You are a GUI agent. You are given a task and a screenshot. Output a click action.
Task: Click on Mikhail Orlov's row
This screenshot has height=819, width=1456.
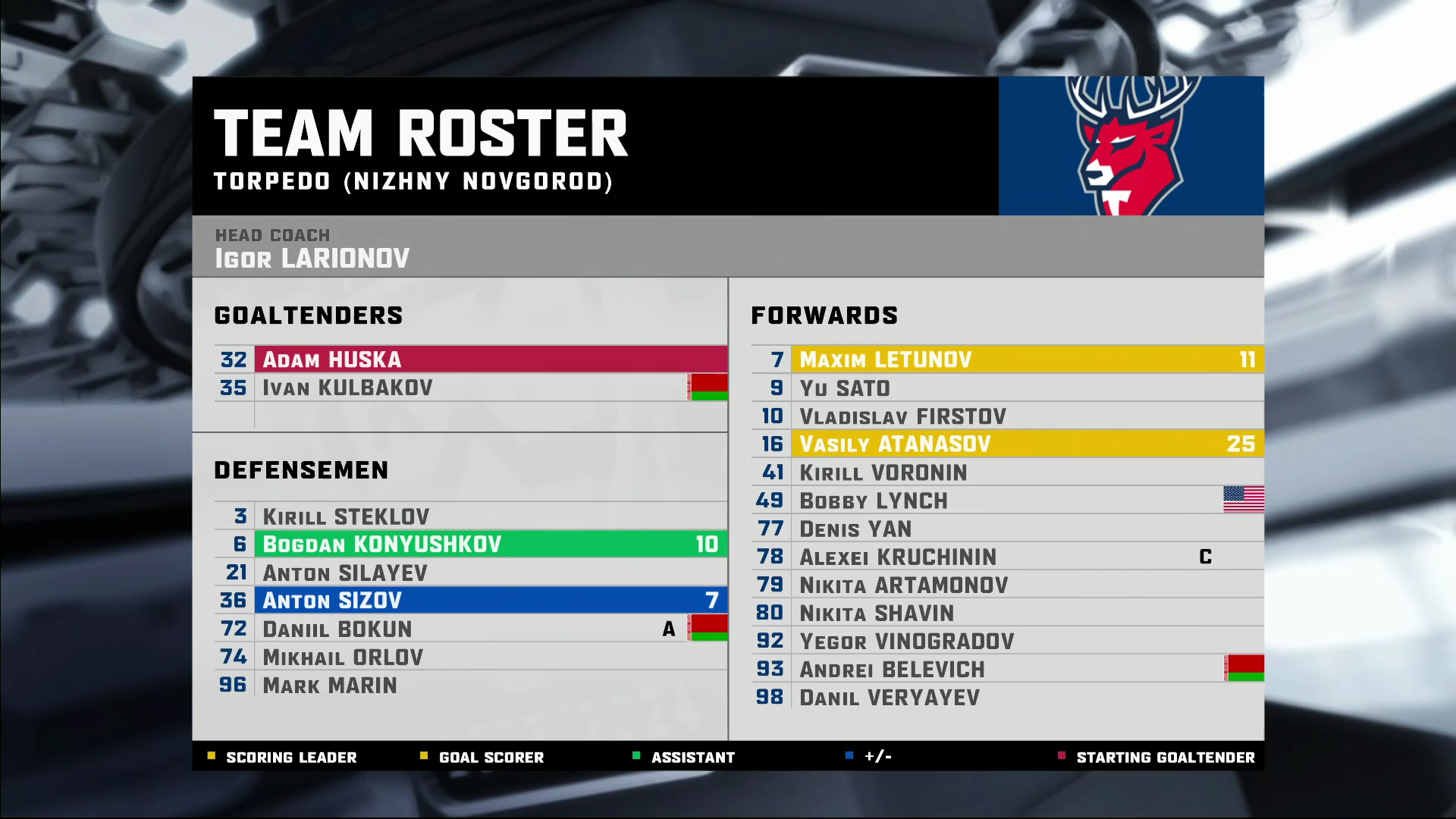[470, 657]
